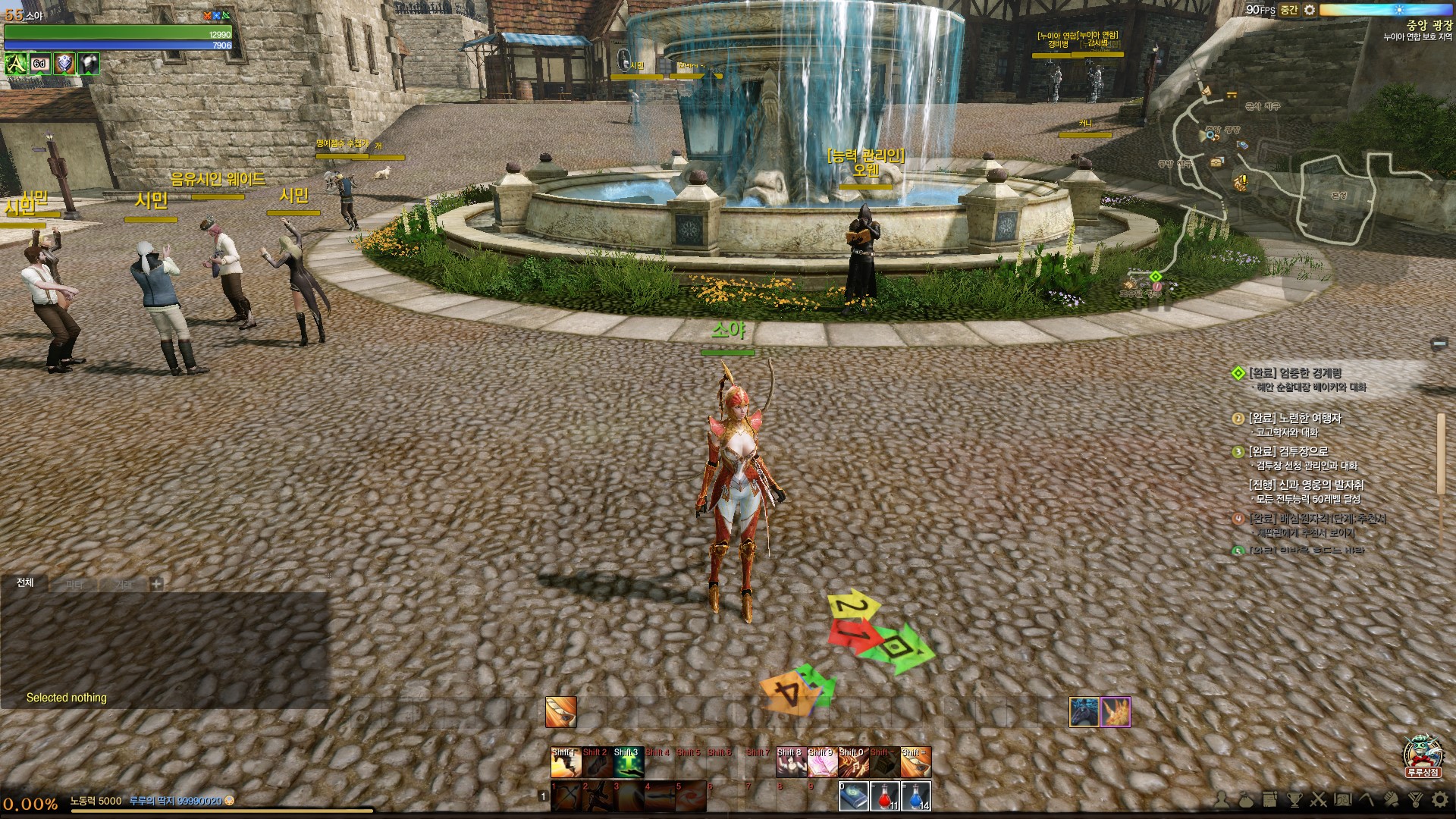The width and height of the screenshot is (1456, 819).
Task: Open the crossed swords menu icon
Action: coord(1319,799)
